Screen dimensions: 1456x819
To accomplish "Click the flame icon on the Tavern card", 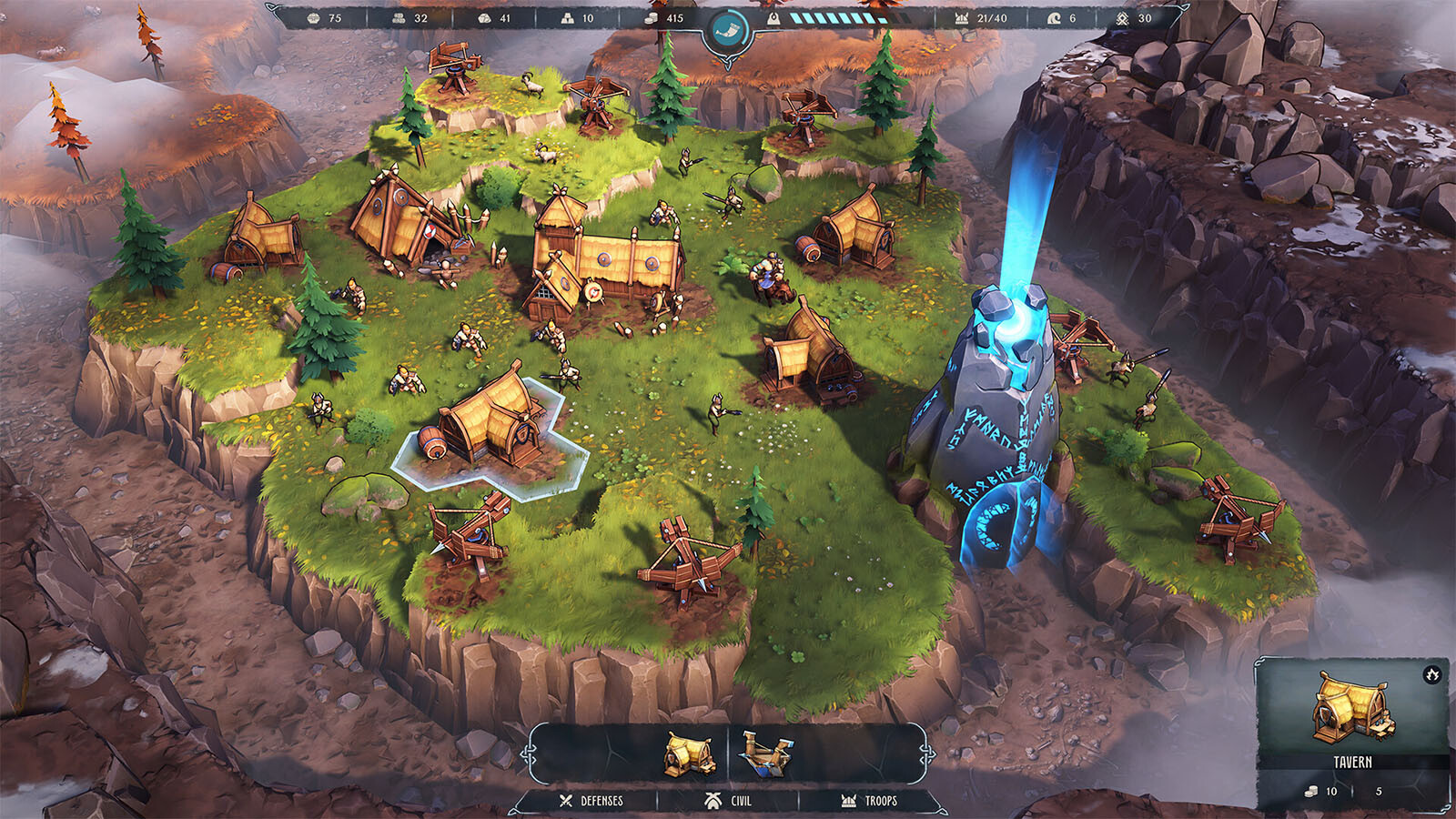I will point(1432,675).
